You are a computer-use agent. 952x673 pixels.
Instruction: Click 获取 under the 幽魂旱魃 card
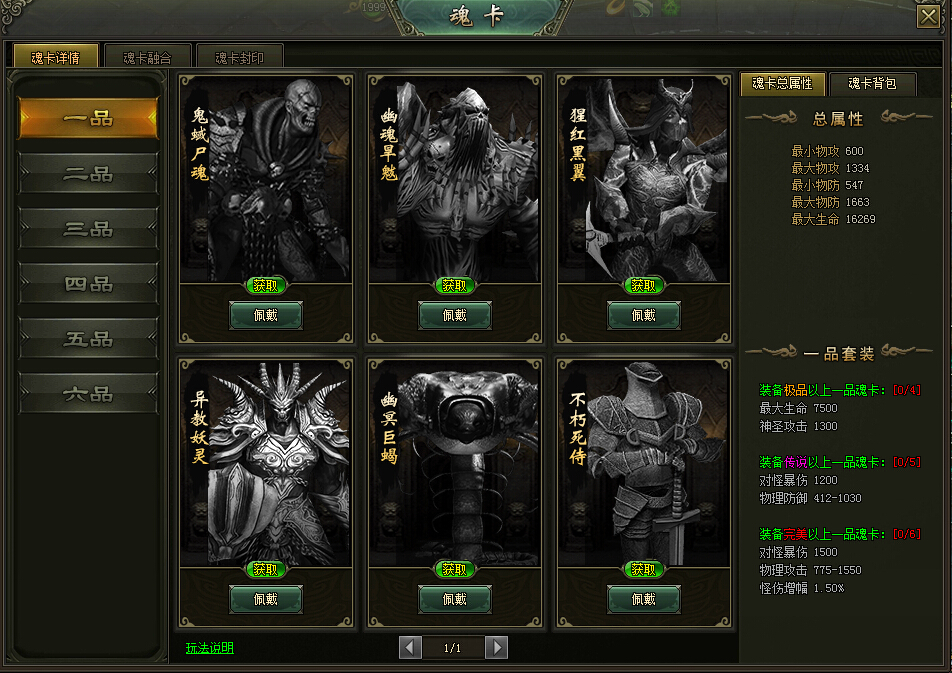point(455,285)
